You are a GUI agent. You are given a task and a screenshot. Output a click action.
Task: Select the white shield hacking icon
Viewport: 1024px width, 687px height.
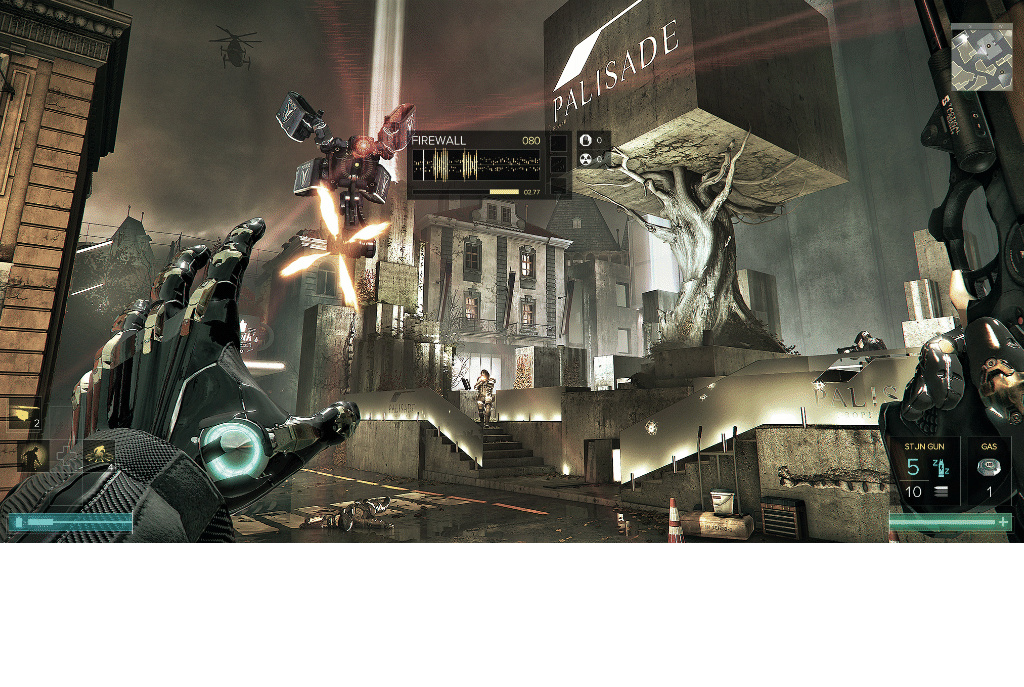(x=587, y=141)
